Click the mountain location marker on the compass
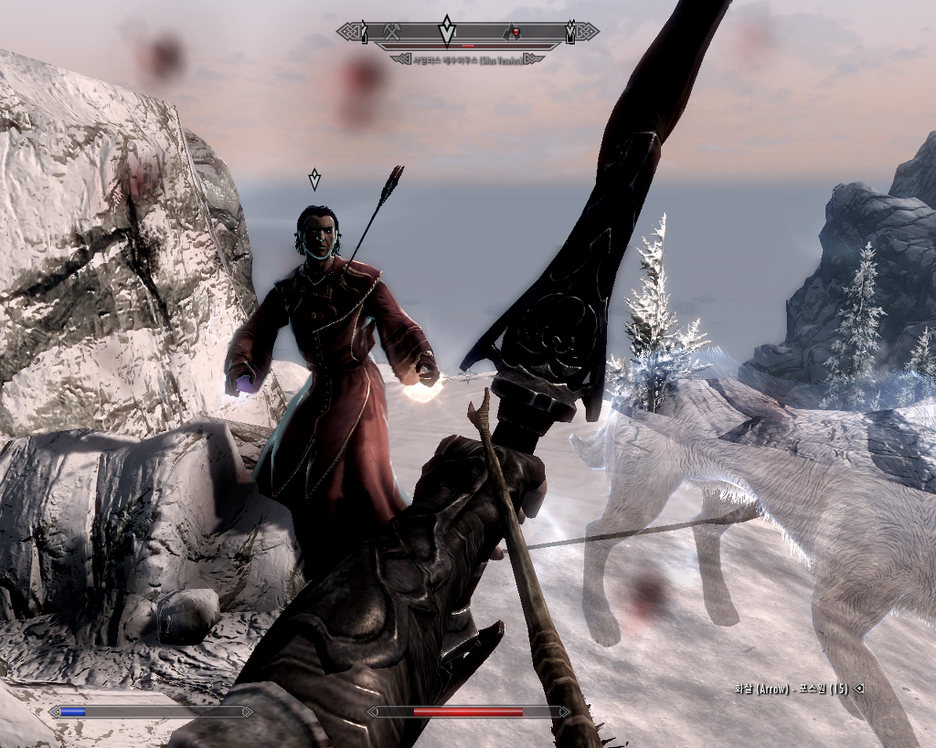This screenshot has height=748, width=936. pyautogui.click(x=509, y=32)
